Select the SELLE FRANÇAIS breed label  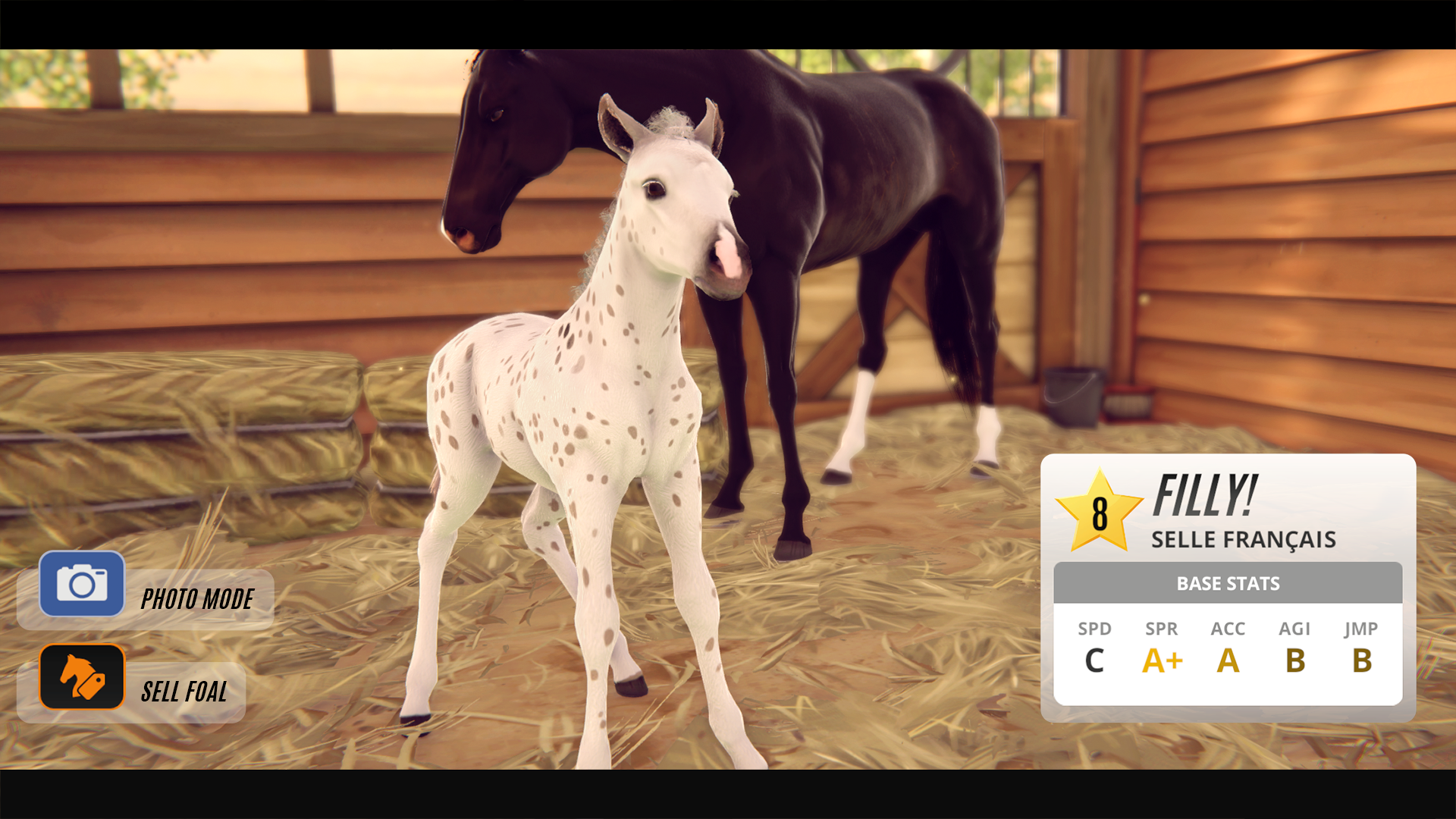1244,540
